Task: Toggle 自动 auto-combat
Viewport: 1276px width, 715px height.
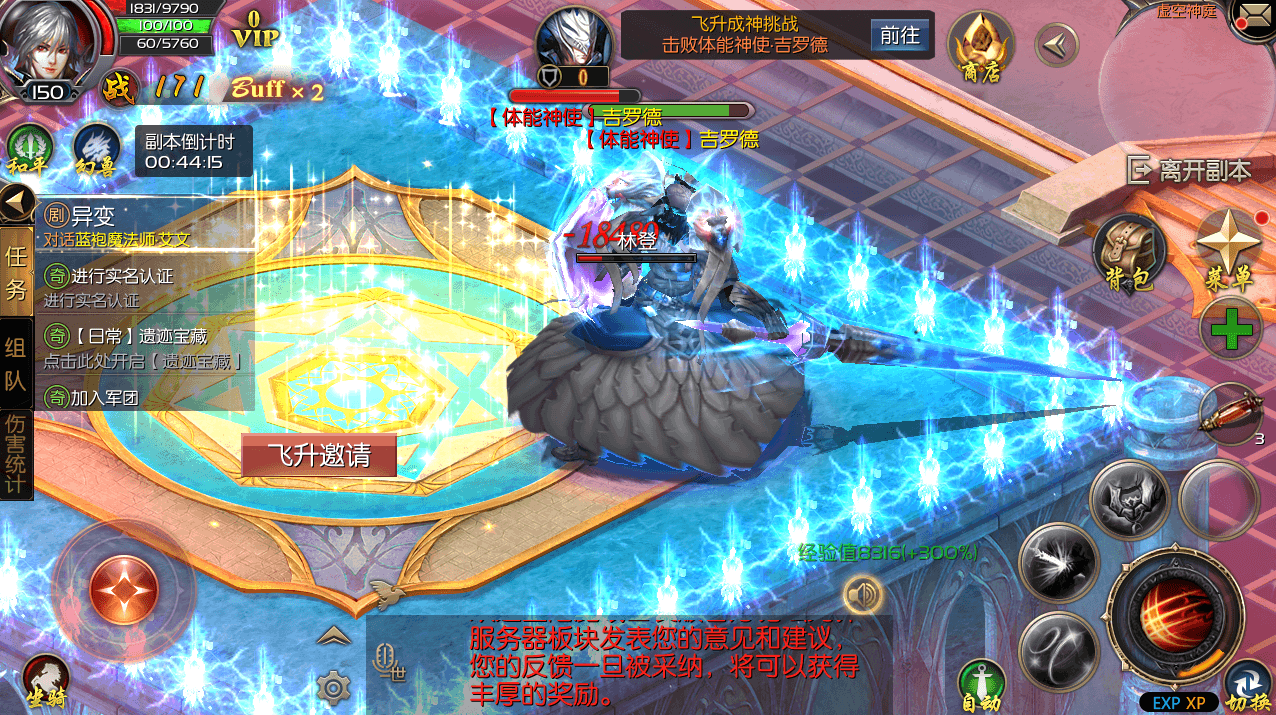Action: pyautogui.click(x=981, y=685)
